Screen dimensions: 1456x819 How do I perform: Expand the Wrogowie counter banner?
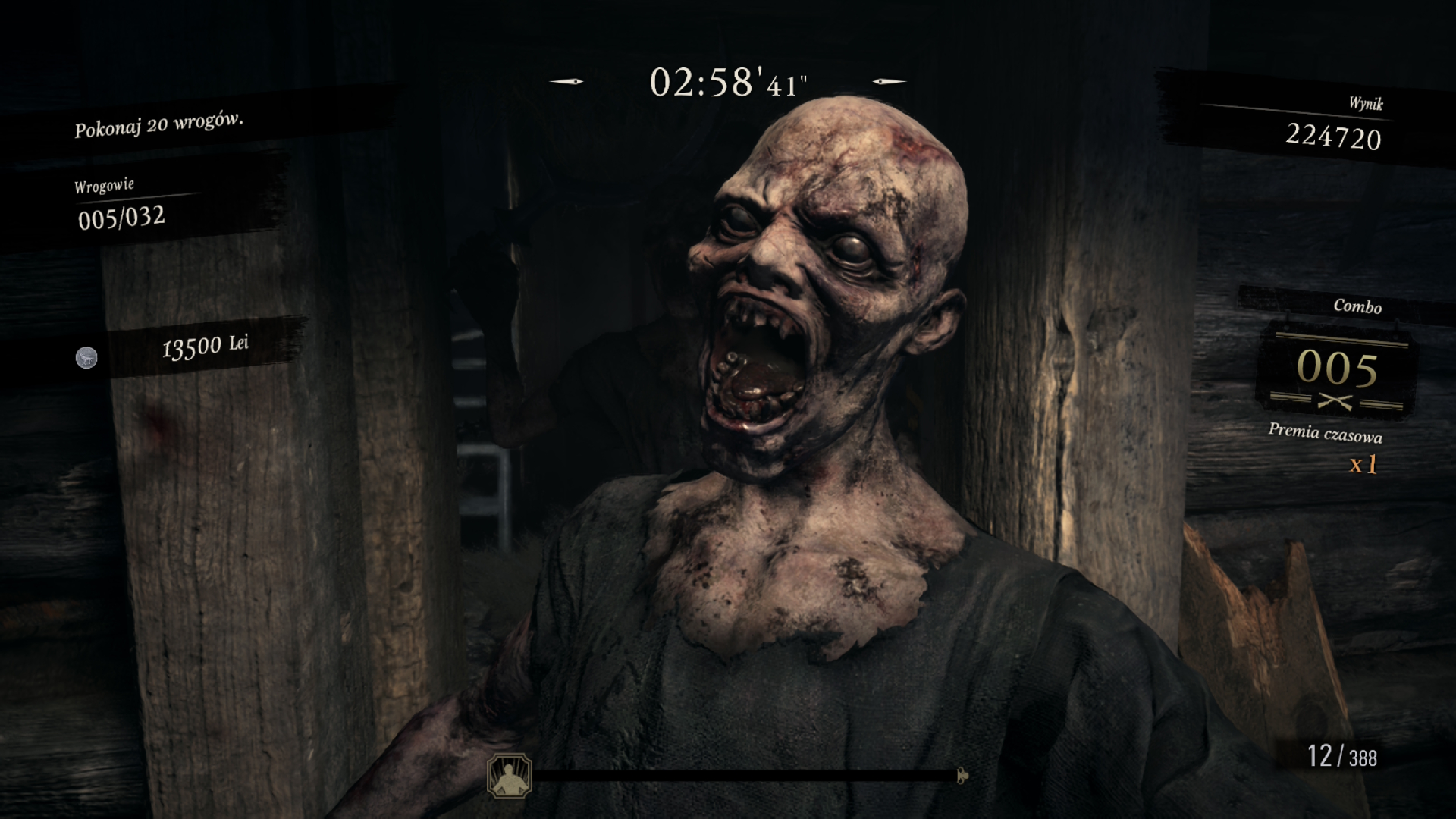click(x=106, y=184)
